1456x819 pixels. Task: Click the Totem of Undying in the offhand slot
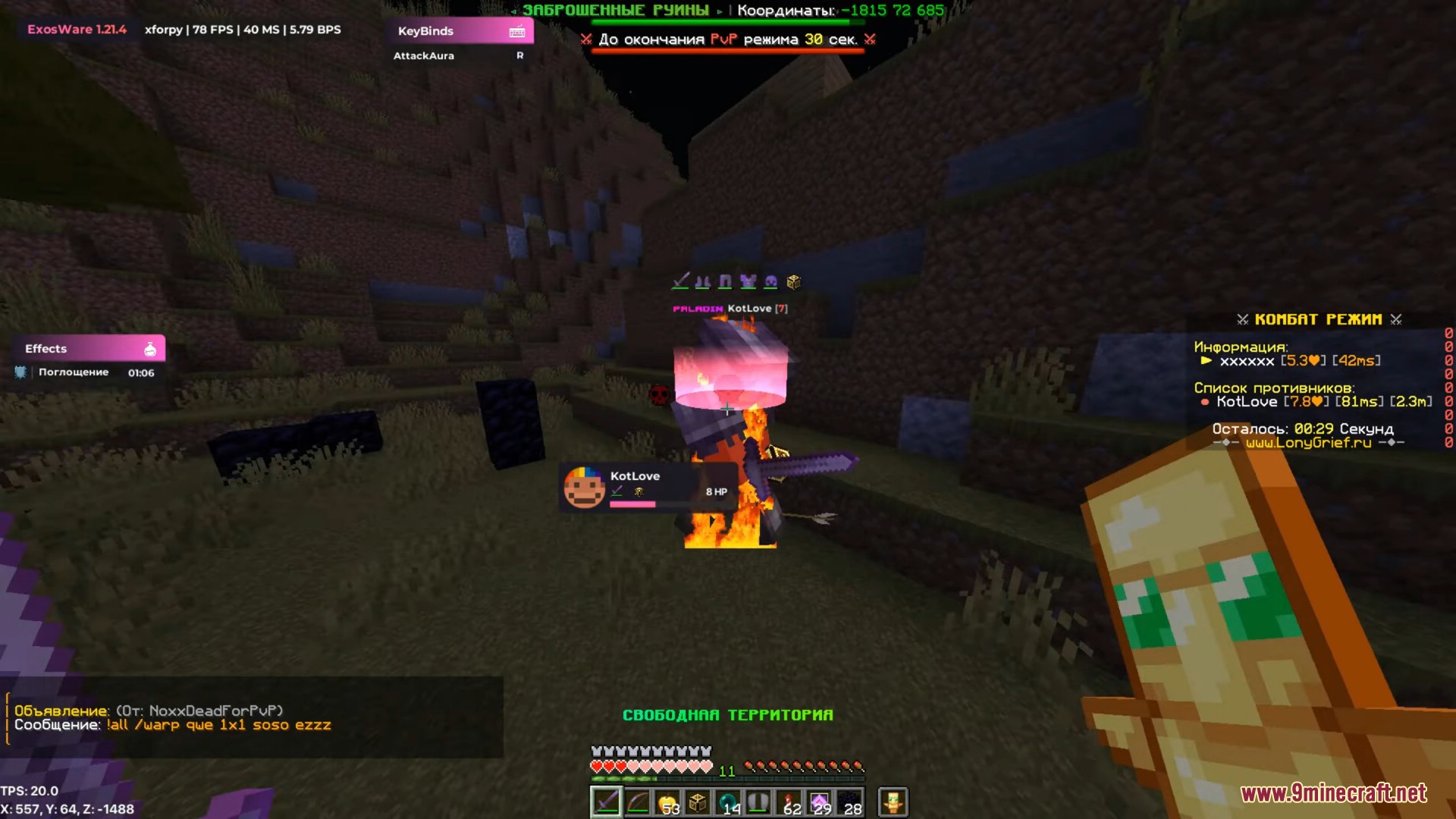point(893,802)
